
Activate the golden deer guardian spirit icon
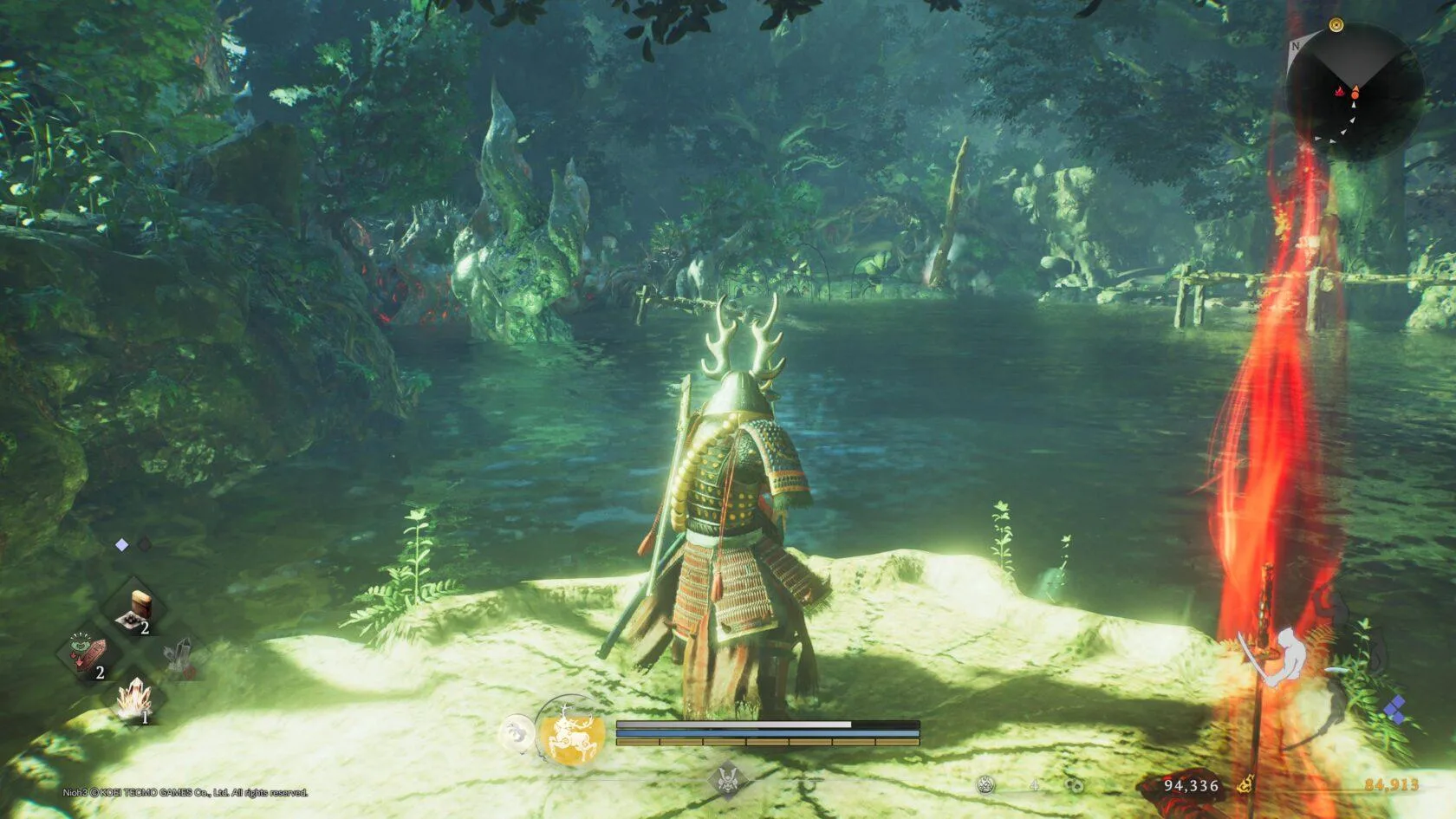click(567, 732)
